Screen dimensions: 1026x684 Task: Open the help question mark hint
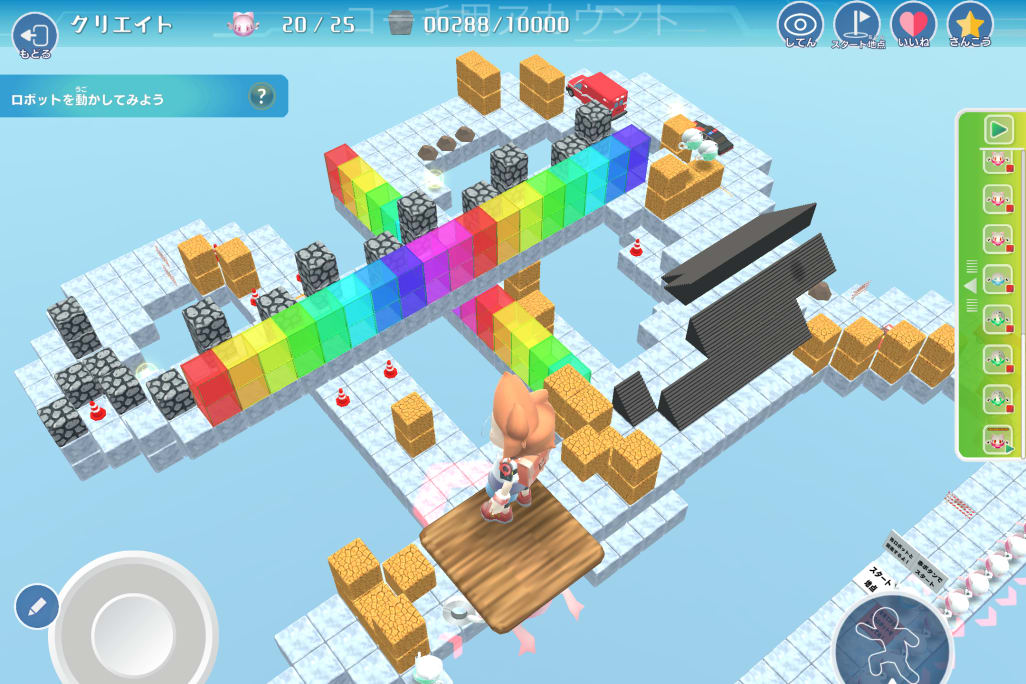(261, 96)
